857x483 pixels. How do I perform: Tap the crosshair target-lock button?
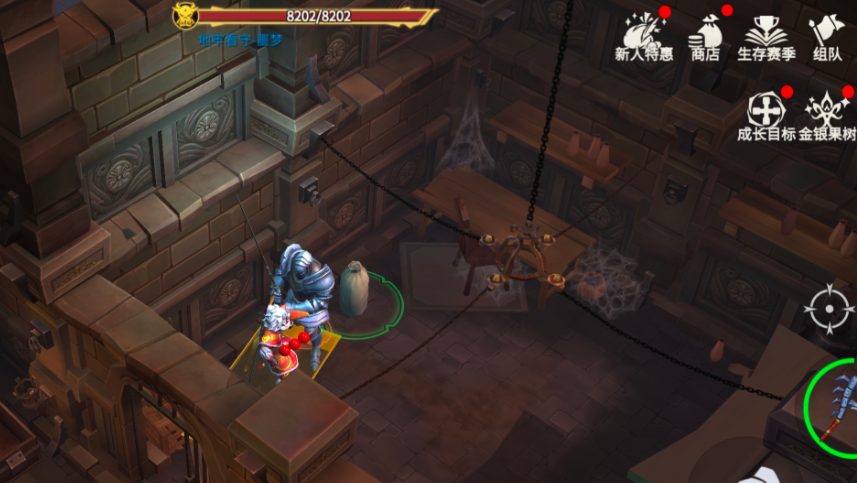829,310
